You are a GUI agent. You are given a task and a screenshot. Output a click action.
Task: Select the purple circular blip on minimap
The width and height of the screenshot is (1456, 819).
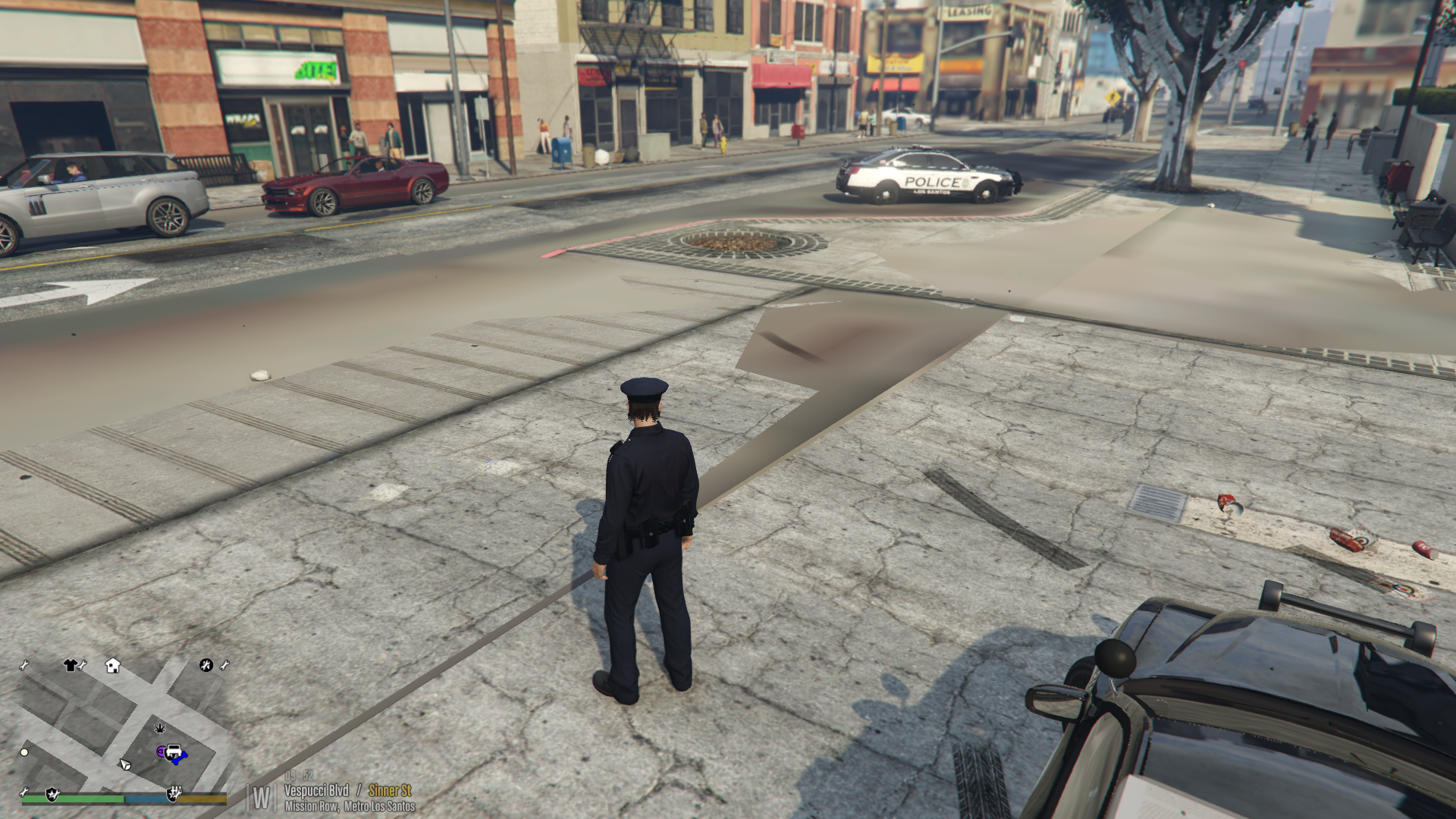(x=161, y=752)
